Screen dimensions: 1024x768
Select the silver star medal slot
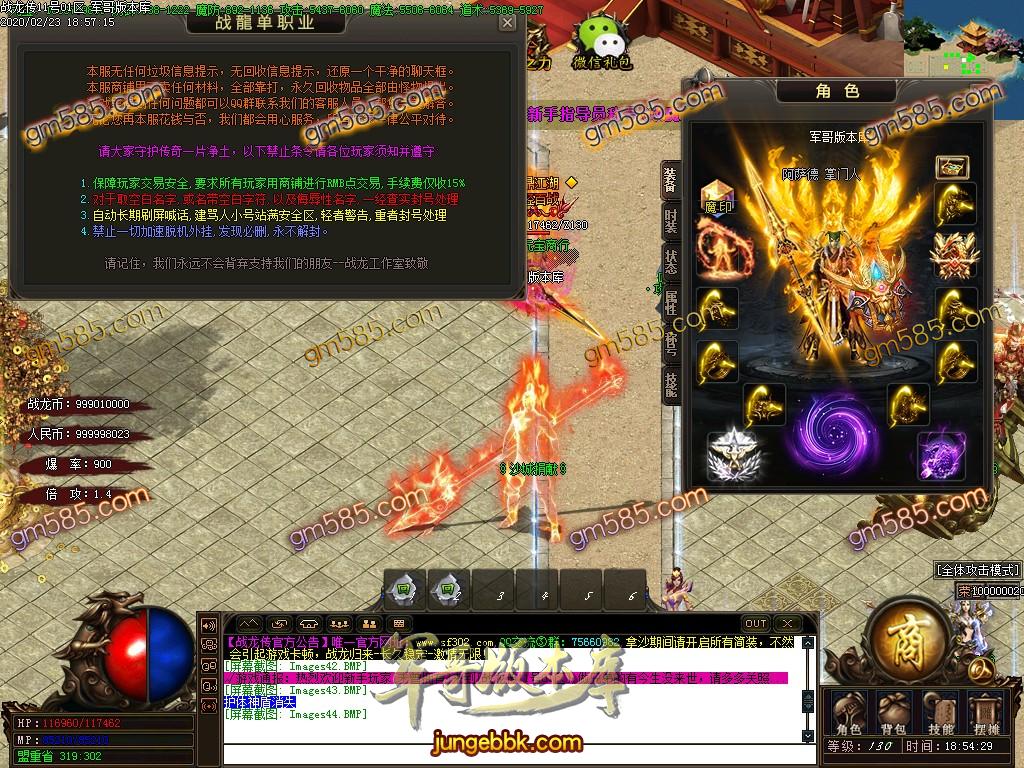point(733,457)
